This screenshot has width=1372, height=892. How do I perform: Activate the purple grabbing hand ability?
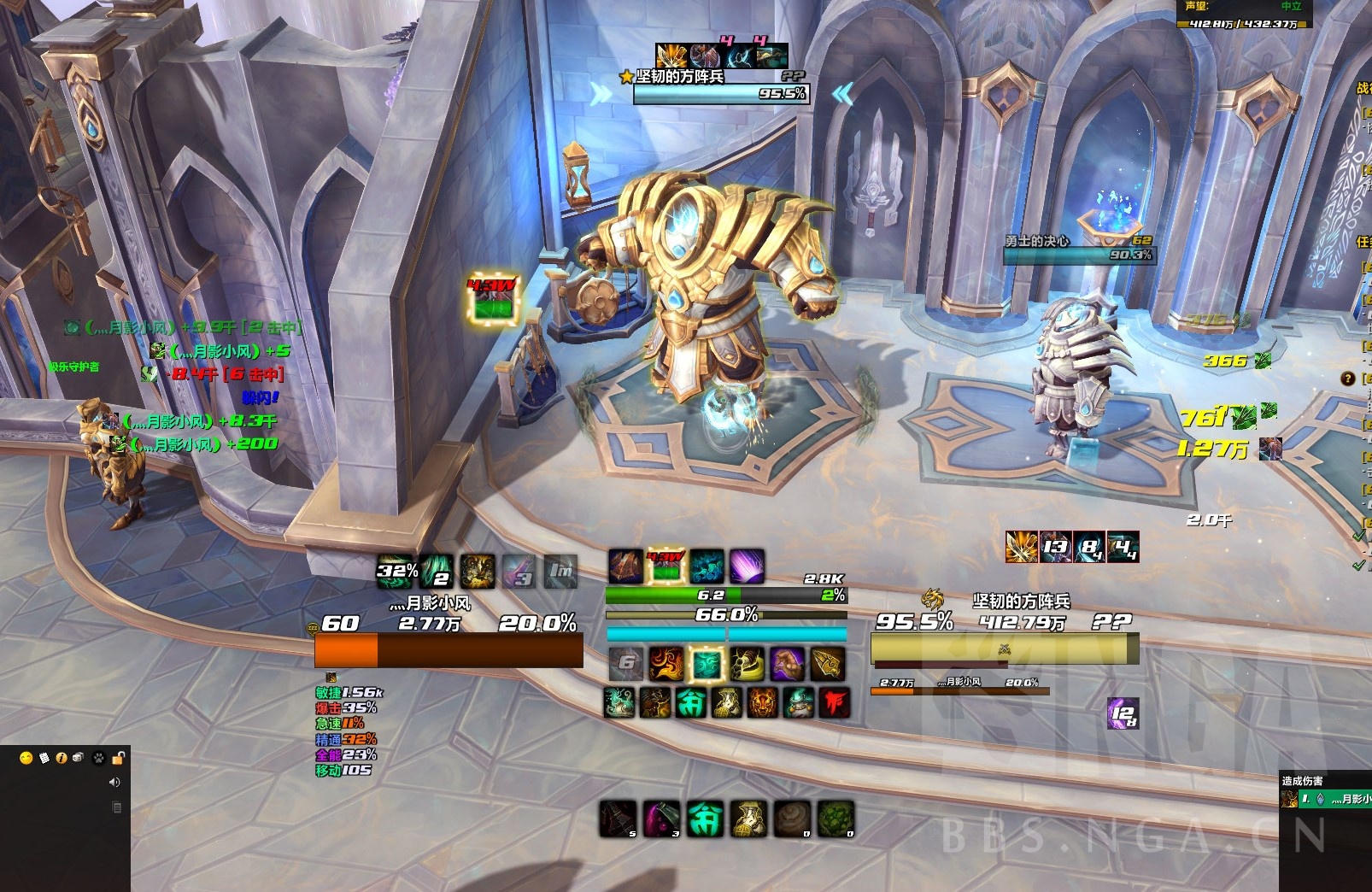(787, 664)
